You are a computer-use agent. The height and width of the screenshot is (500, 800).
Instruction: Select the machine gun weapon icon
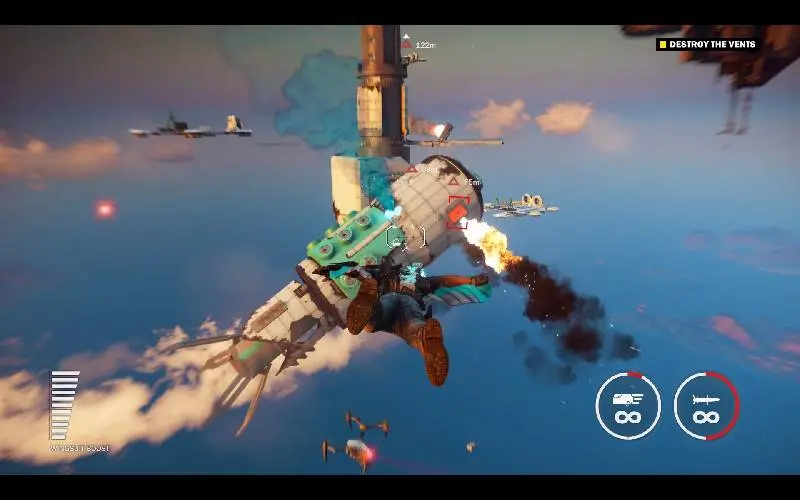click(628, 406)
